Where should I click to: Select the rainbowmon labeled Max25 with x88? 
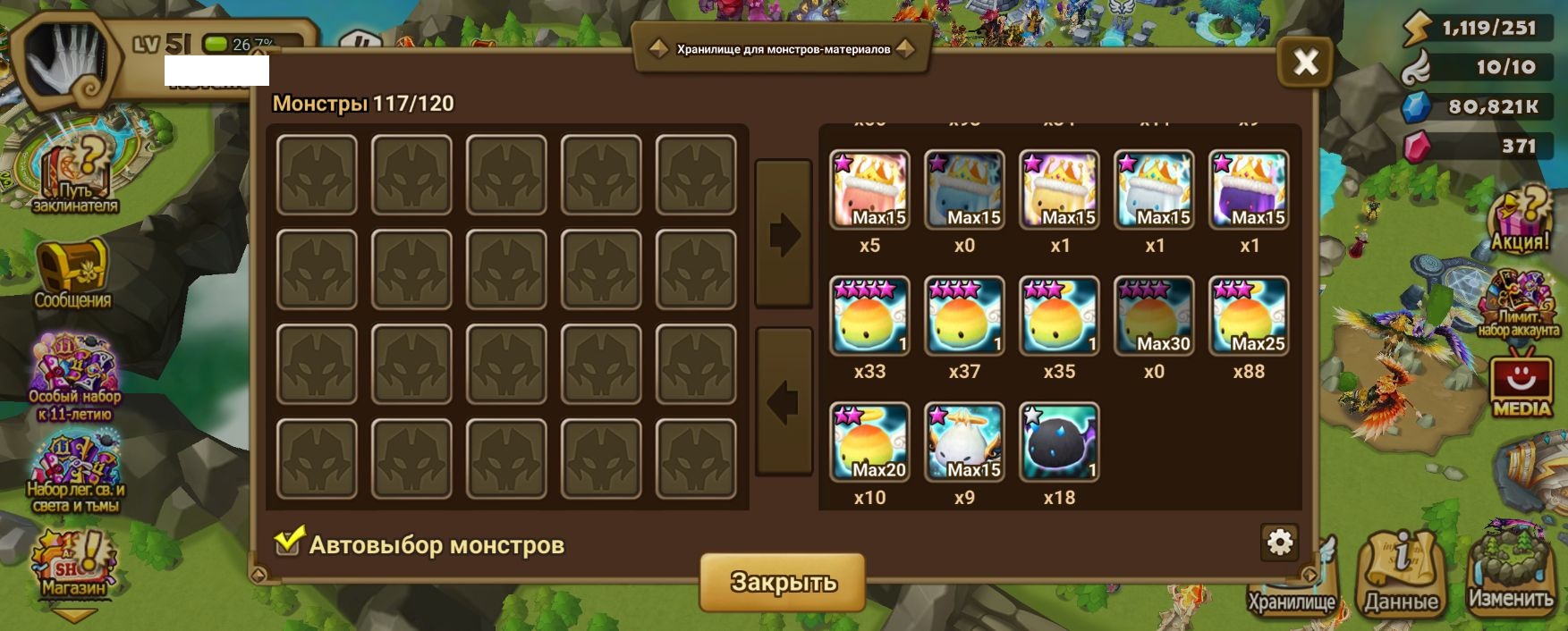(x=1249, y=315)
